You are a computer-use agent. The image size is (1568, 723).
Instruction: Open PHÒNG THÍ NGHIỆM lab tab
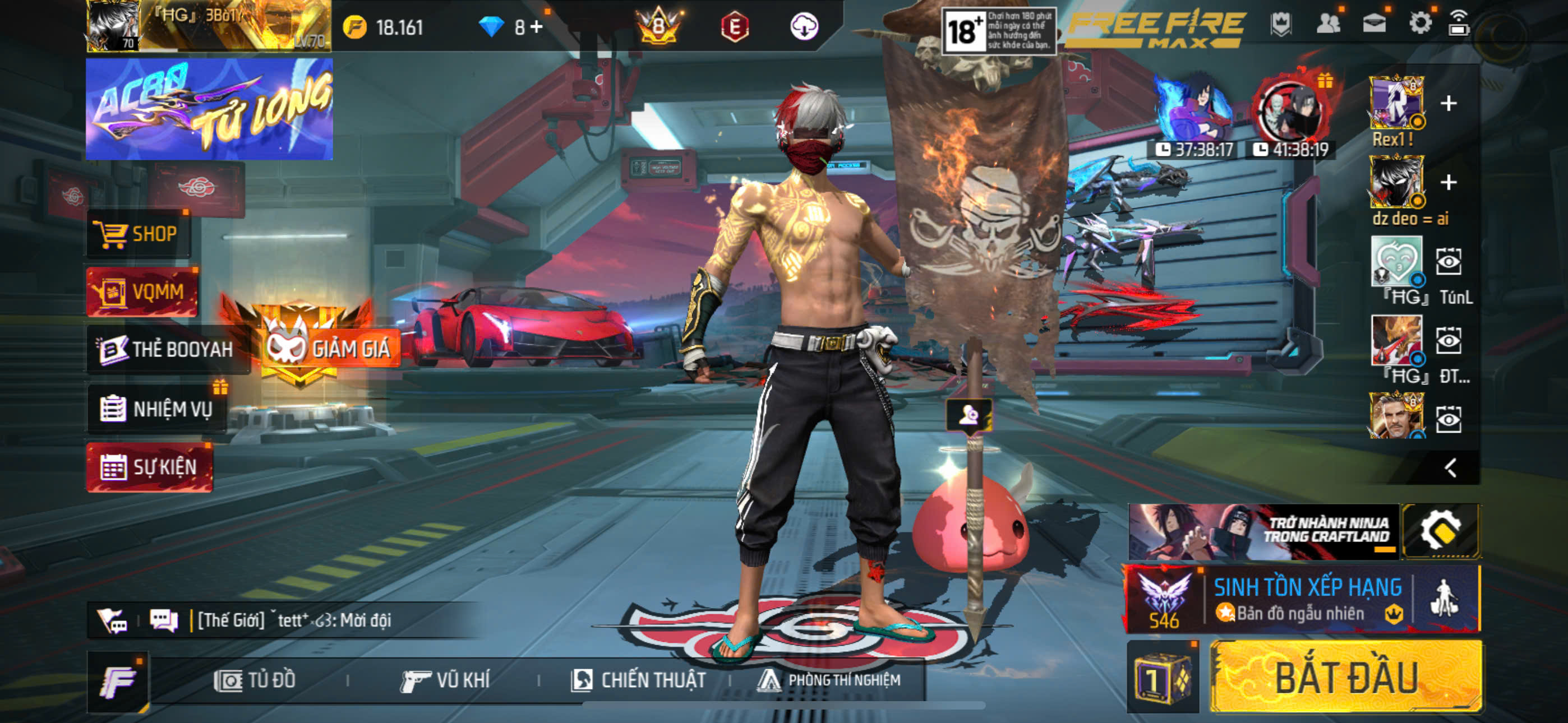coord(829,680)
